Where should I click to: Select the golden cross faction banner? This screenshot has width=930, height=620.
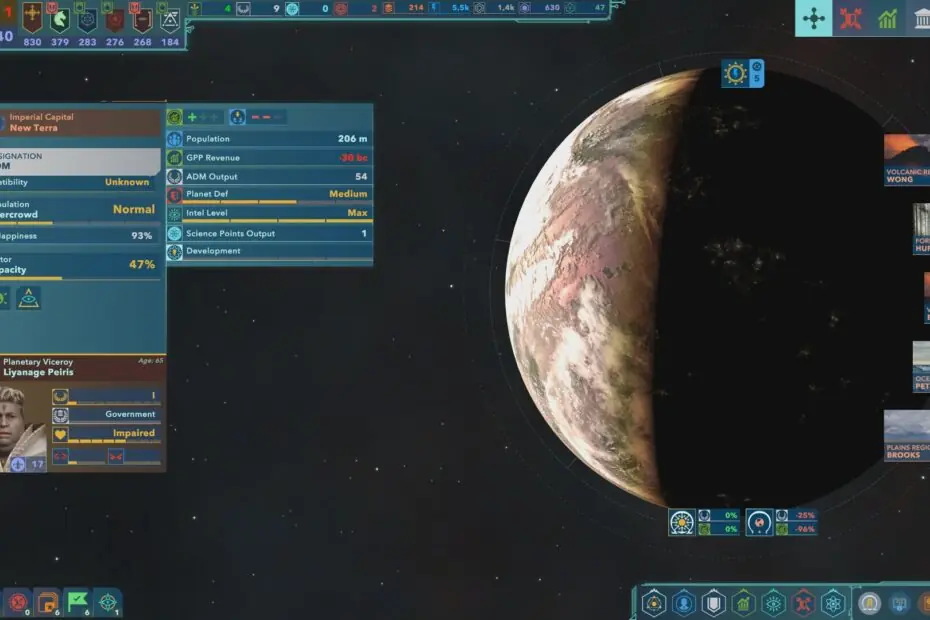[32, 19]
